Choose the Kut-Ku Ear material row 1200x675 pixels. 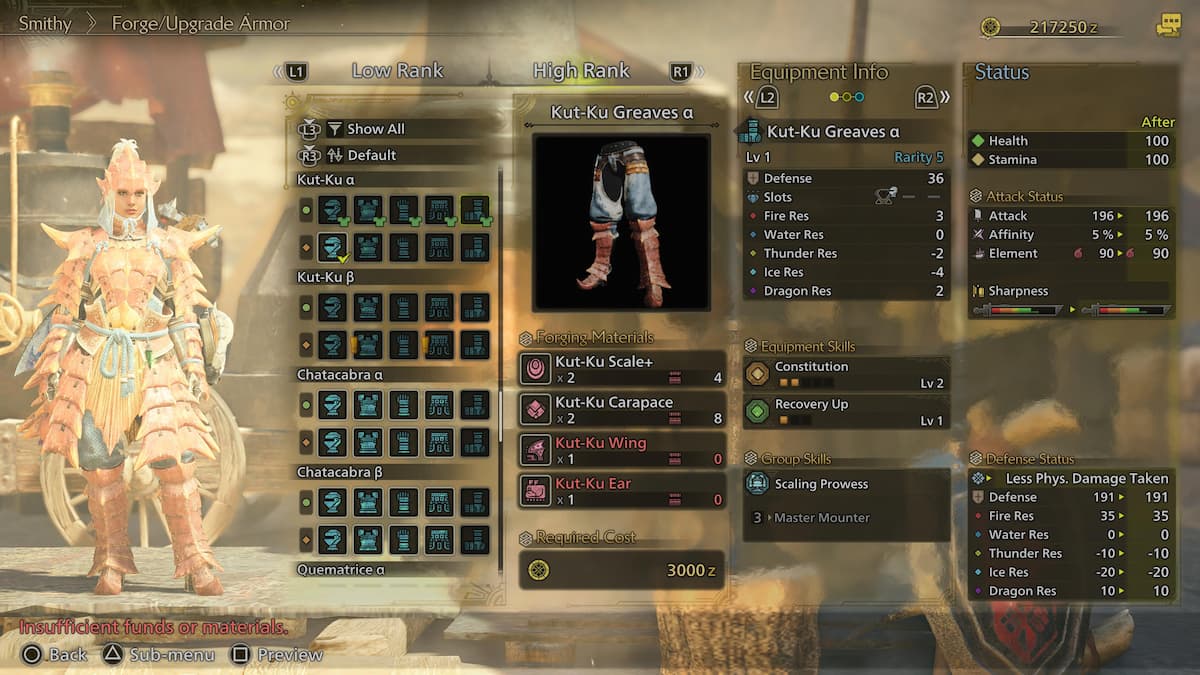point(622,491)
